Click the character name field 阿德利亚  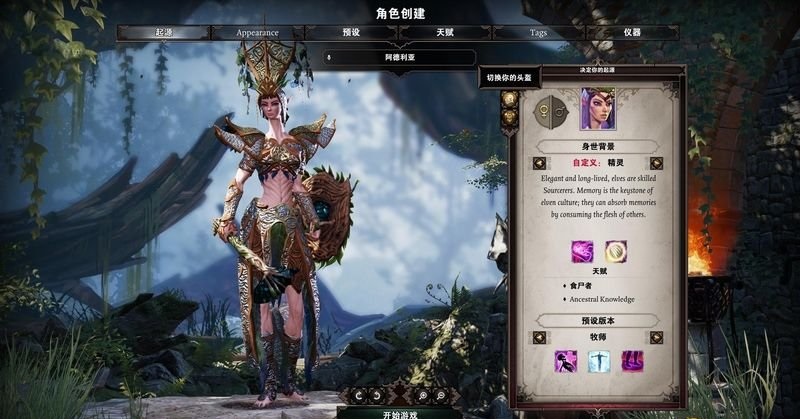click(x=398, y=57)
